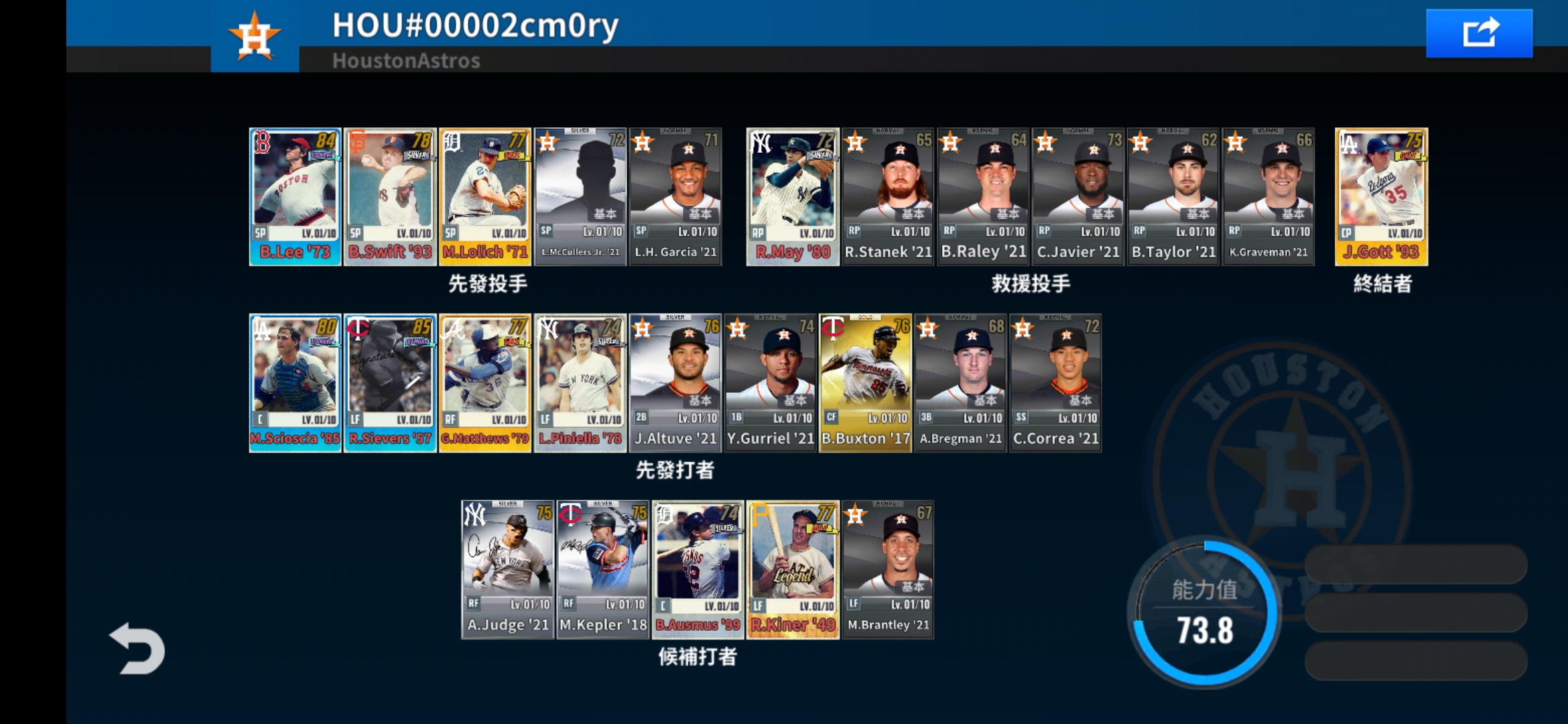Open the J.Altuve '21 second baseman card
1568x724 pixels.
point(675,382)
